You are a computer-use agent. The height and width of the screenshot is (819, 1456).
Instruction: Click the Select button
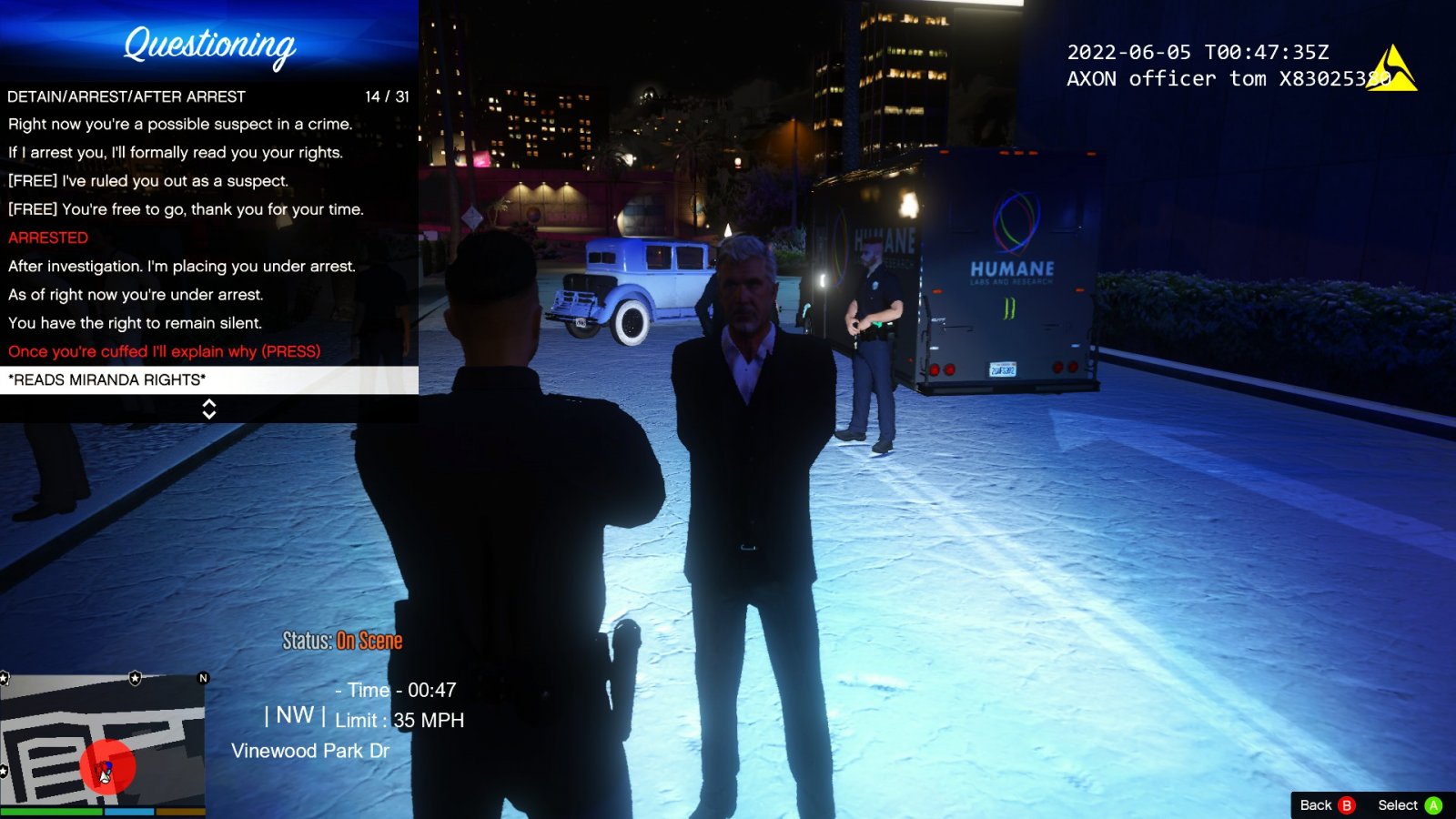[x=1409, y=804]
